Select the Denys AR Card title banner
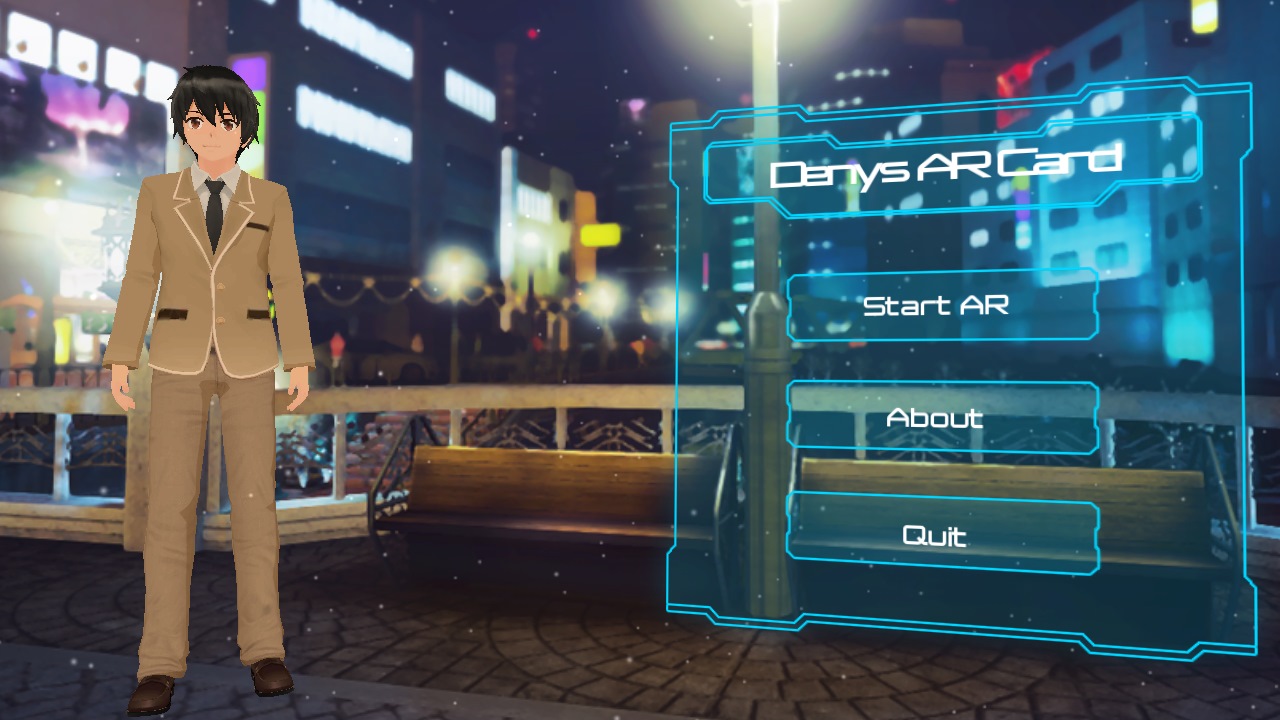 click(x=948, y=164)
